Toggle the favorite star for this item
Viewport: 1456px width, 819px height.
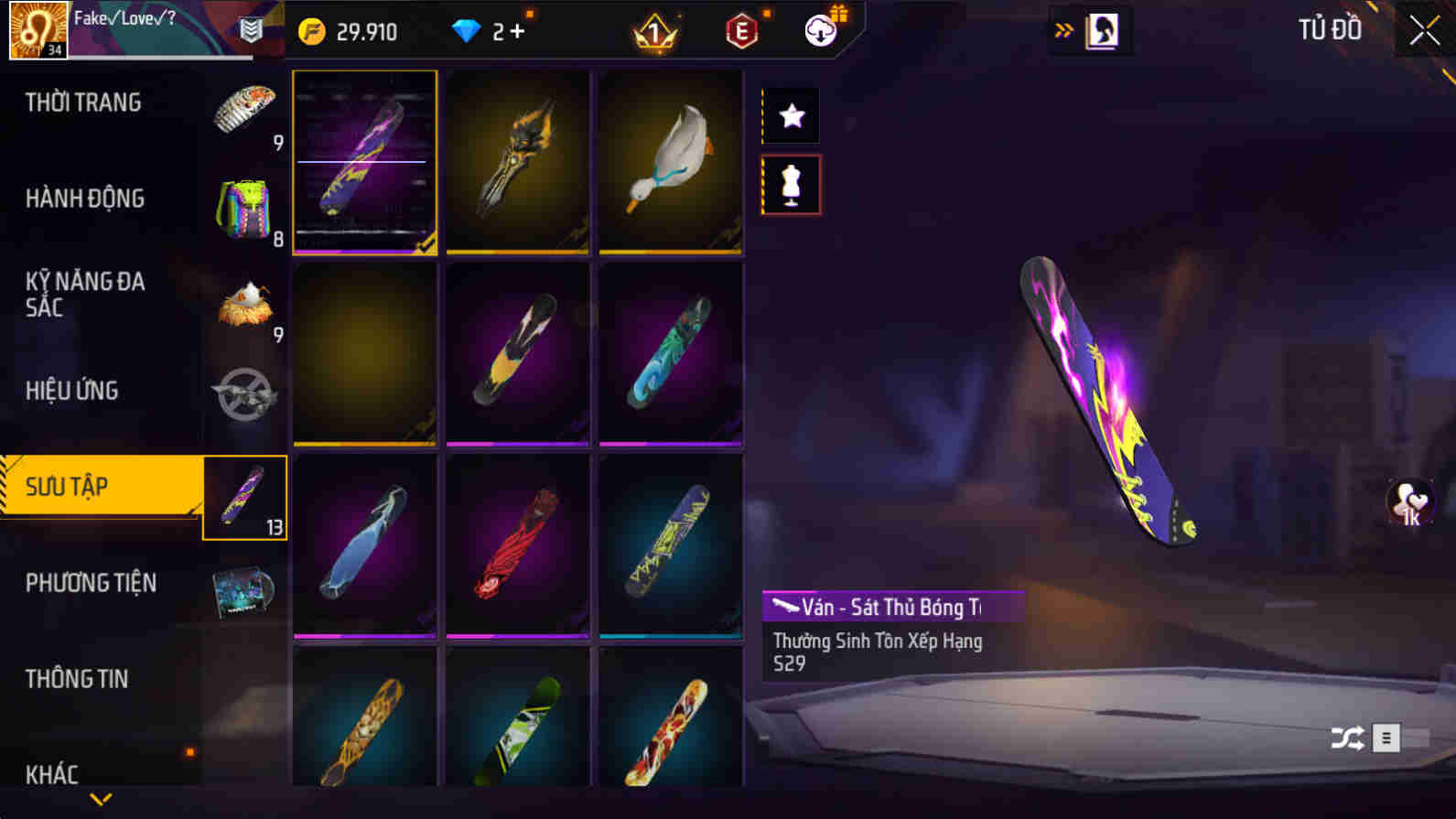[791, 115]
